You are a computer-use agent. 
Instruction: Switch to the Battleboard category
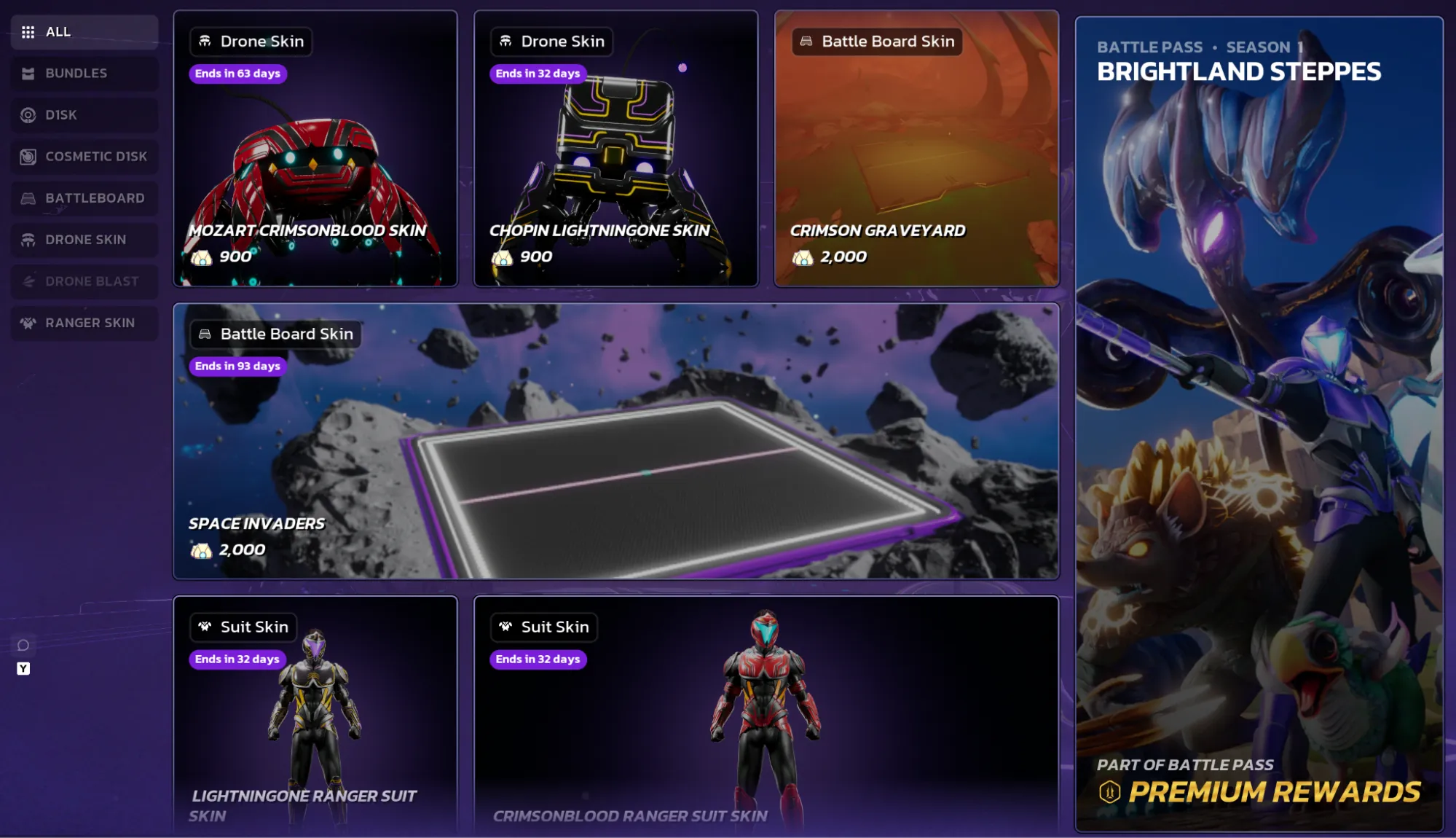84,198
